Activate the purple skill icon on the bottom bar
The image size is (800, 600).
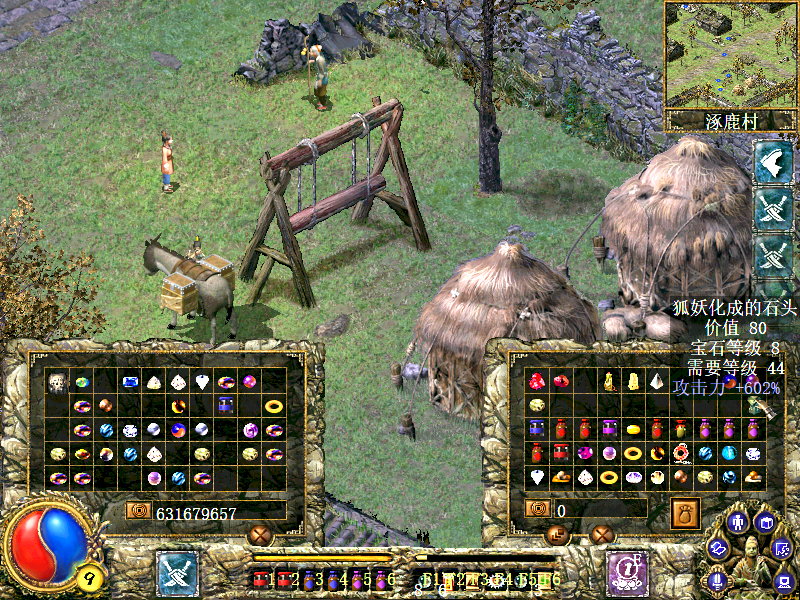(628, 573)
